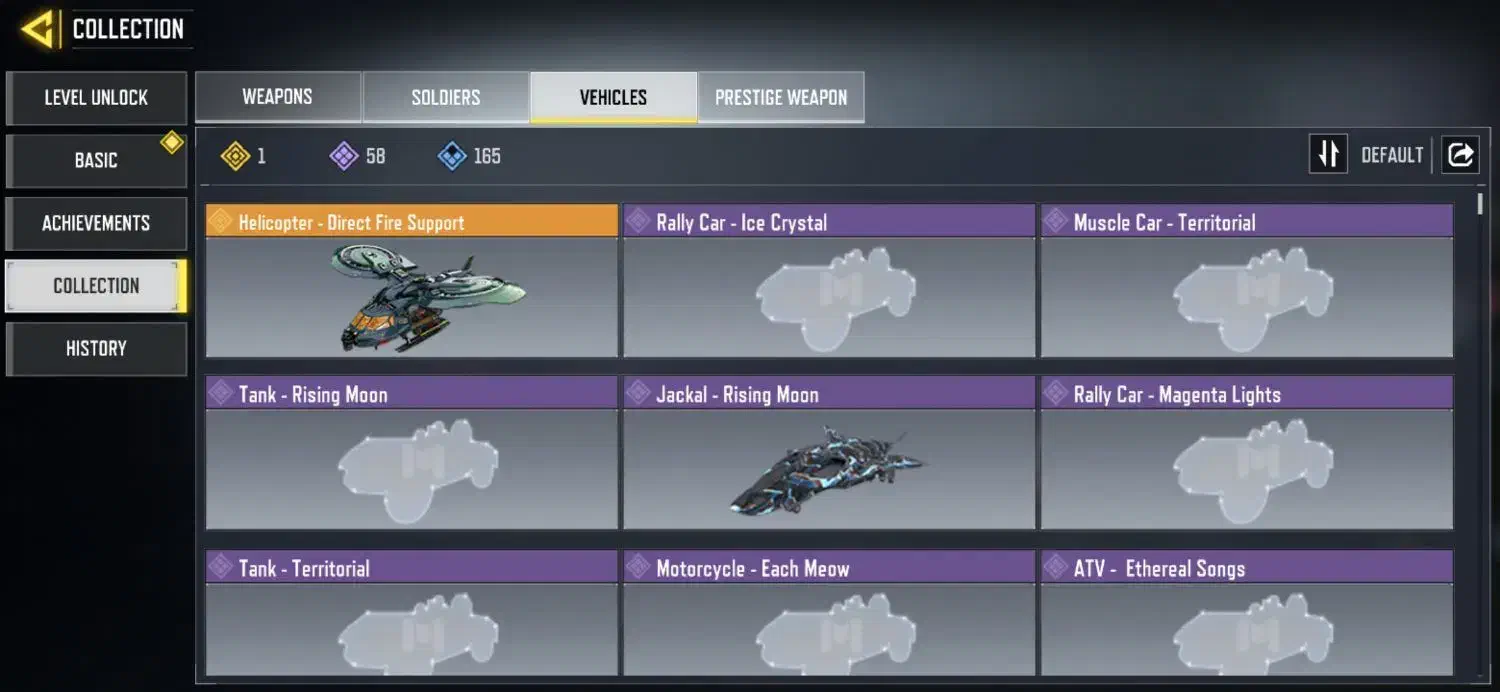Switch to the Soldiers tab
This screenshot has width=1500, height=692.
(446, 97)
